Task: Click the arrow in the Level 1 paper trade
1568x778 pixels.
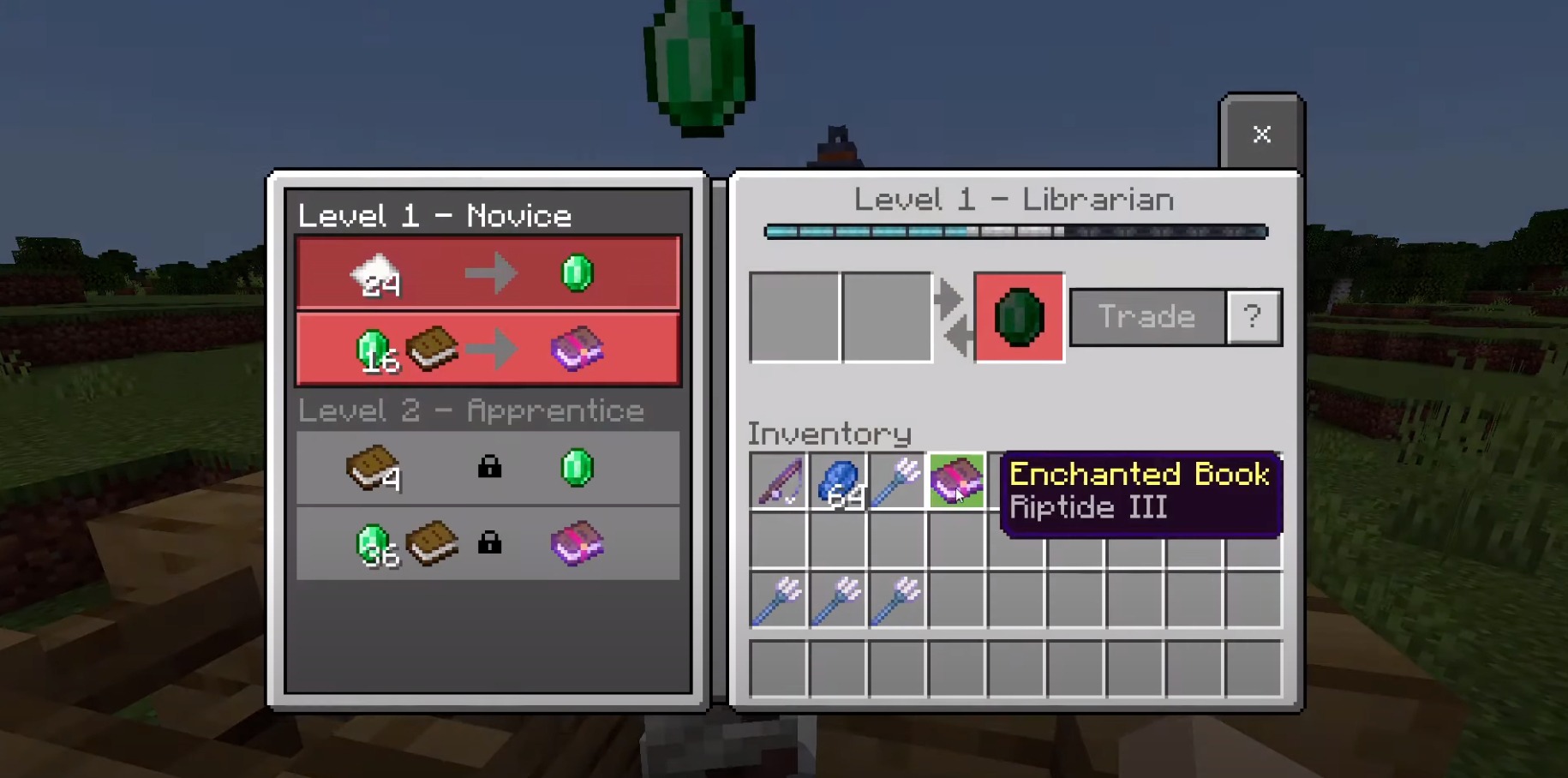Action: [491, 272]
